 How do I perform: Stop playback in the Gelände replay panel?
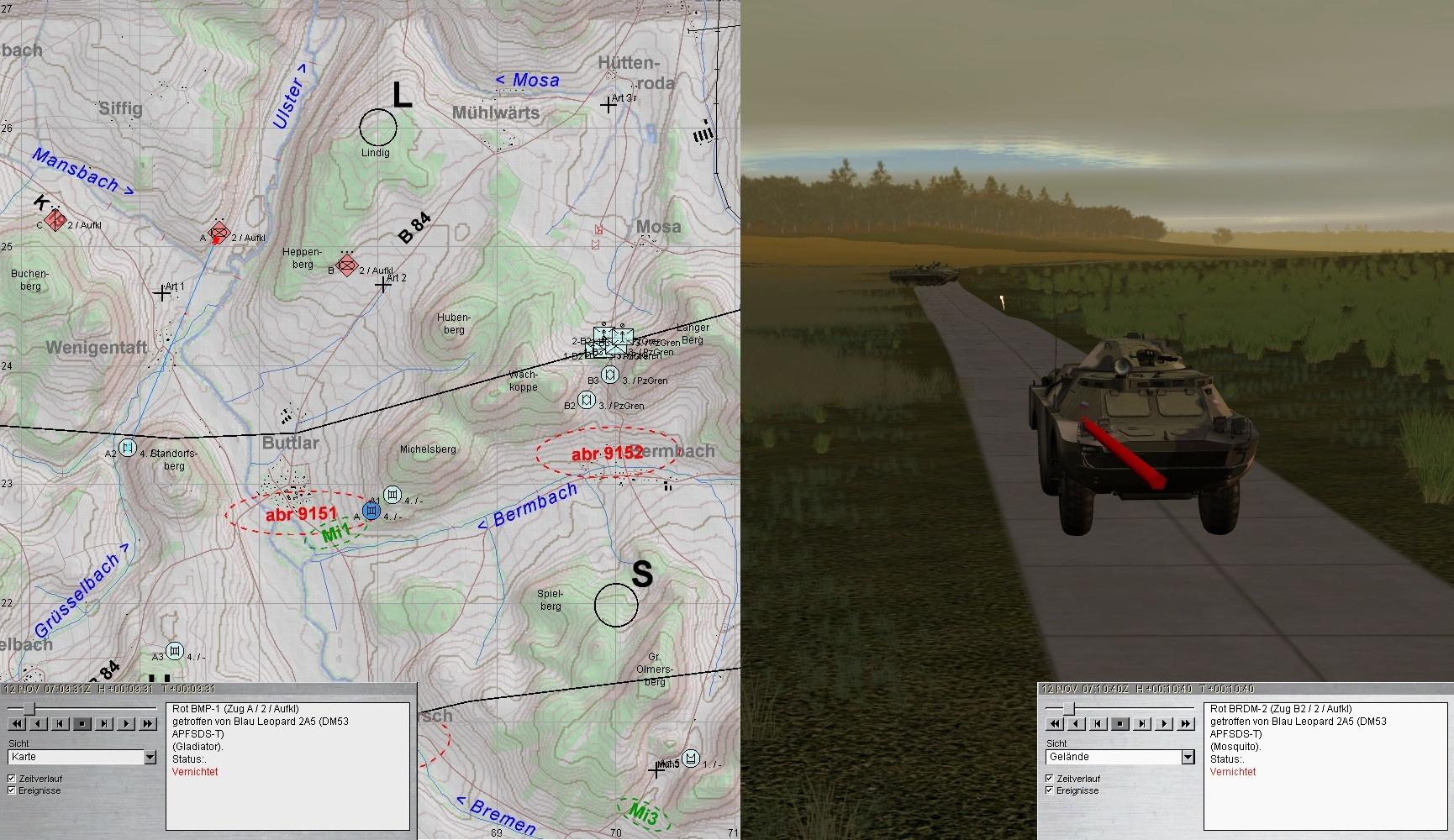click(1120, 723)
